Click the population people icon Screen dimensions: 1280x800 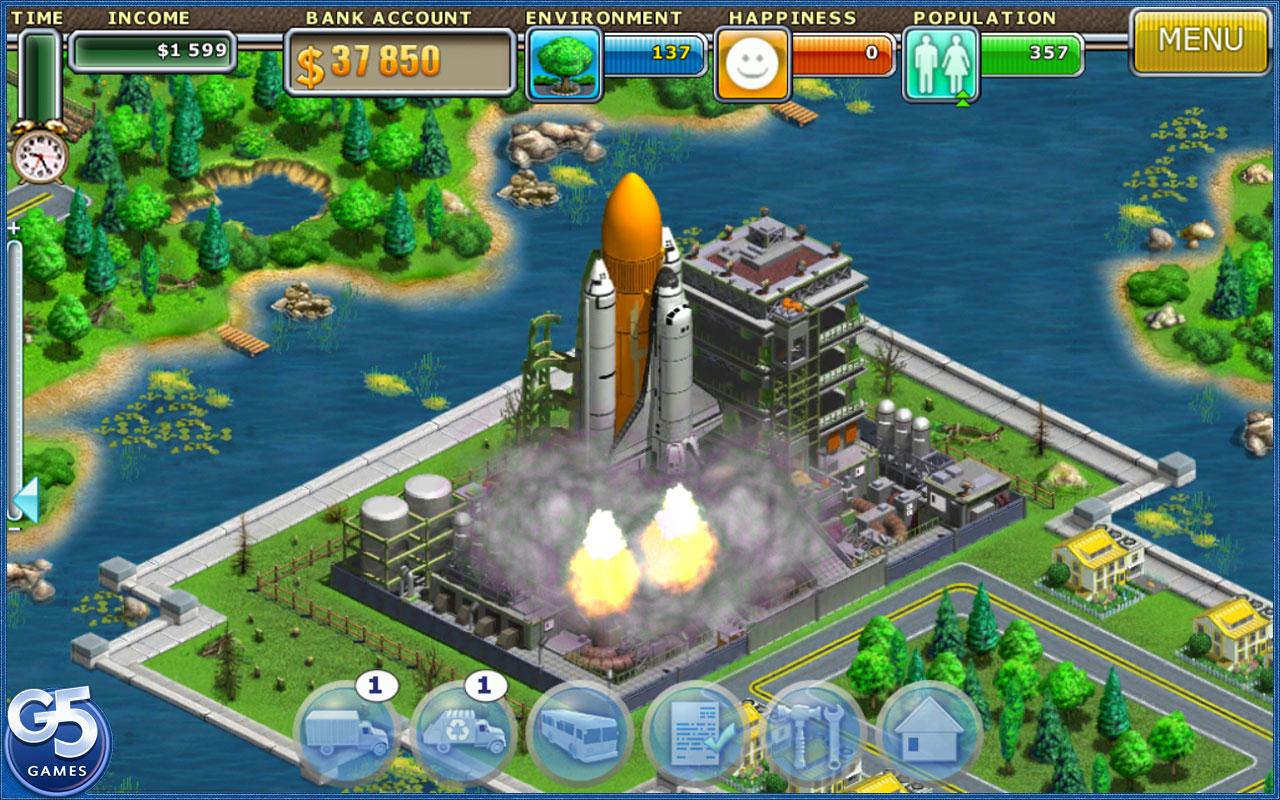[x=940, y=64]
